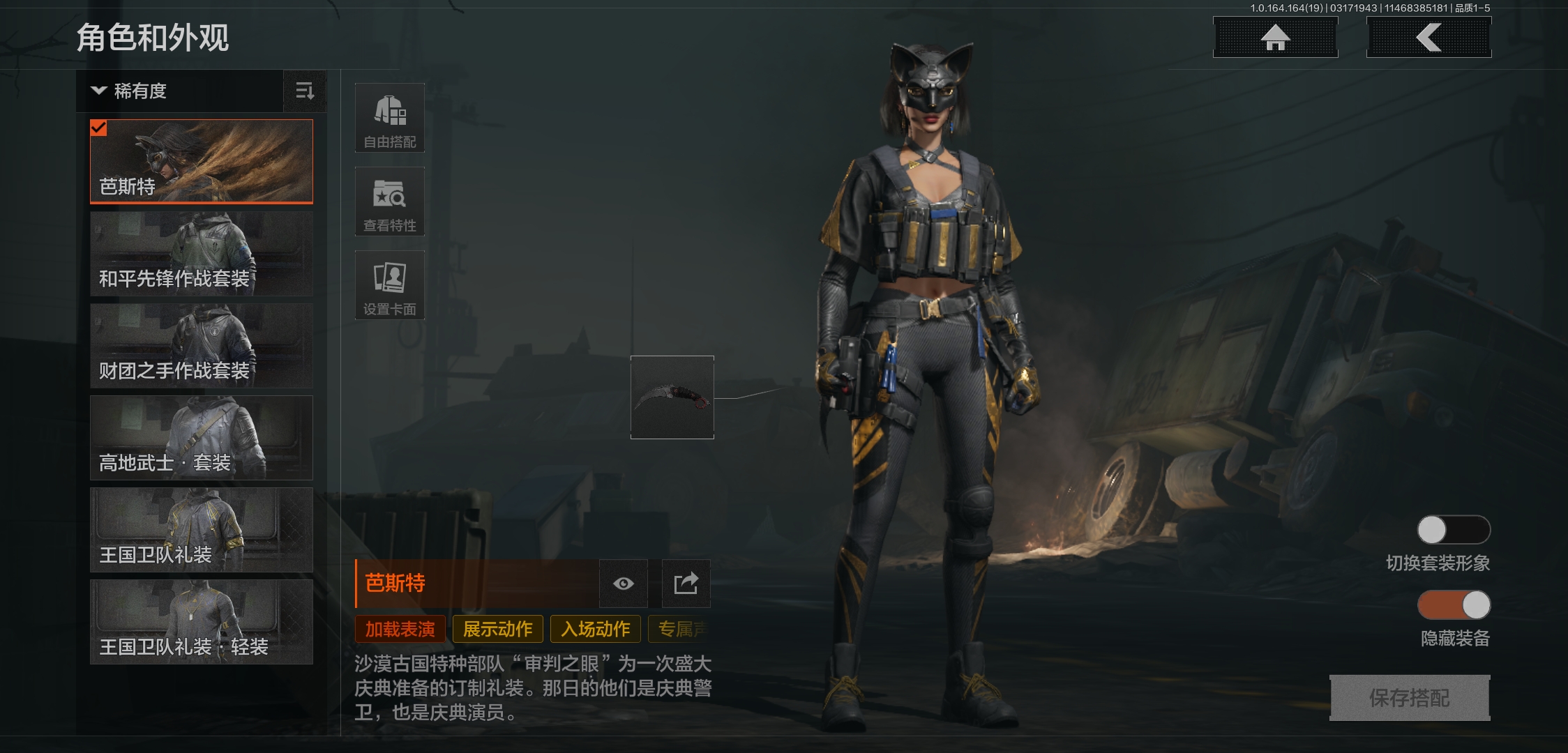Click the 查看特性 magnifier icon
The width and height of the screenshot is (1568, 753).
[390, 201]
